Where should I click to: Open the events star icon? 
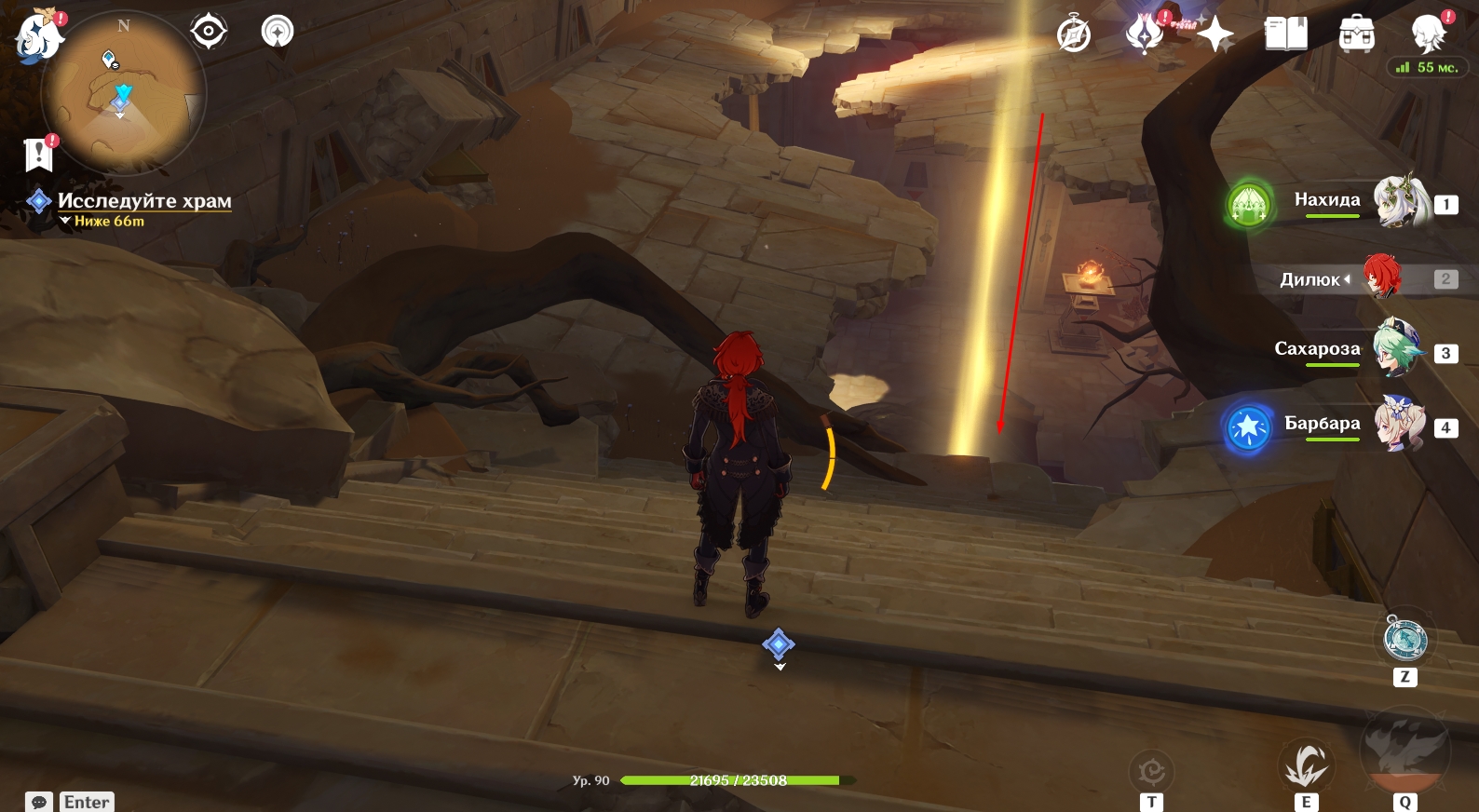pyautogui.click(x=1145, y=34)
